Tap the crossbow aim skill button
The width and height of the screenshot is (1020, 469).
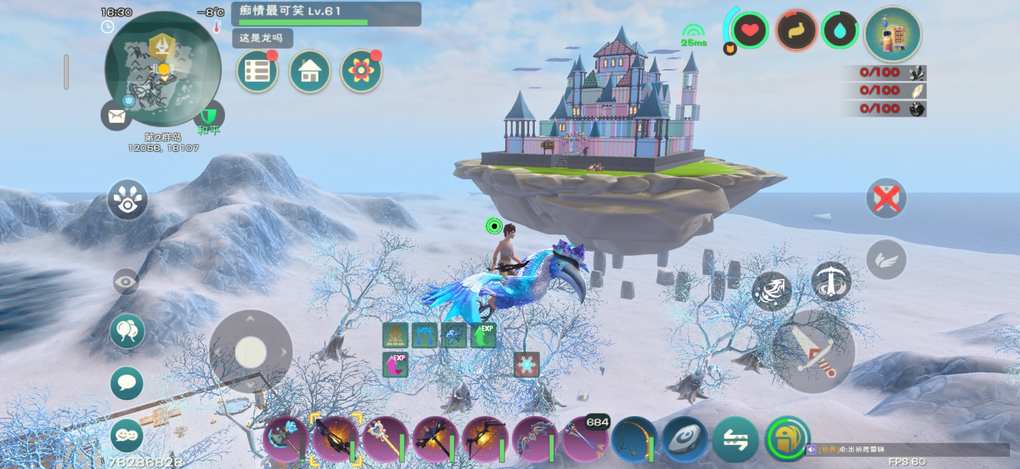click(831, 281)
